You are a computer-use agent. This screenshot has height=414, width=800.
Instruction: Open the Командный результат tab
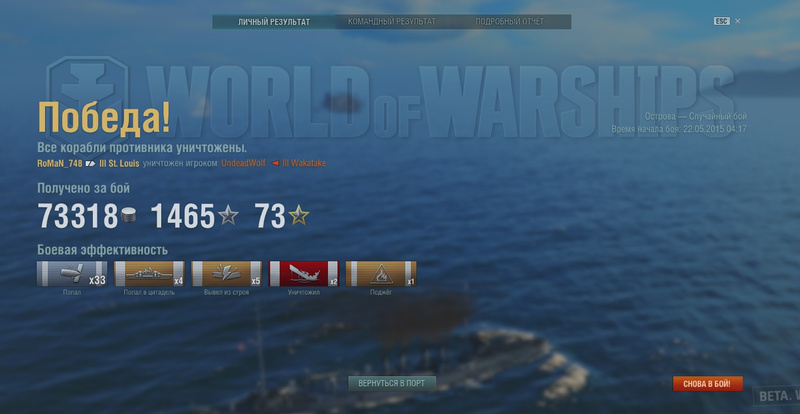tap(391, 21)
